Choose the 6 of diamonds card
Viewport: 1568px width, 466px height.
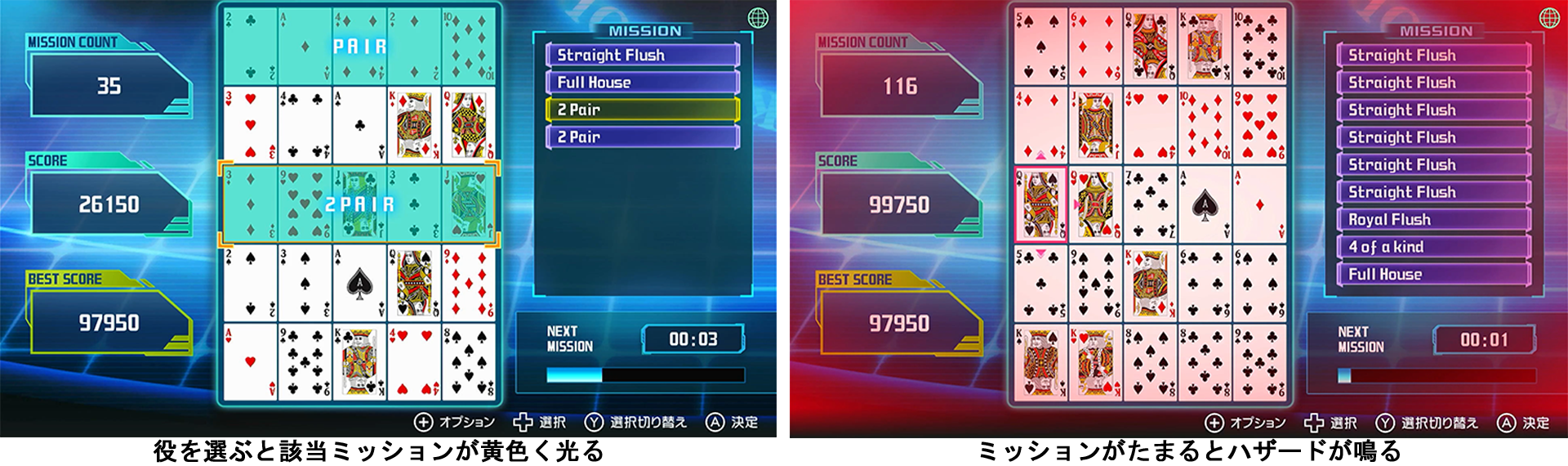click(1095, 47)
